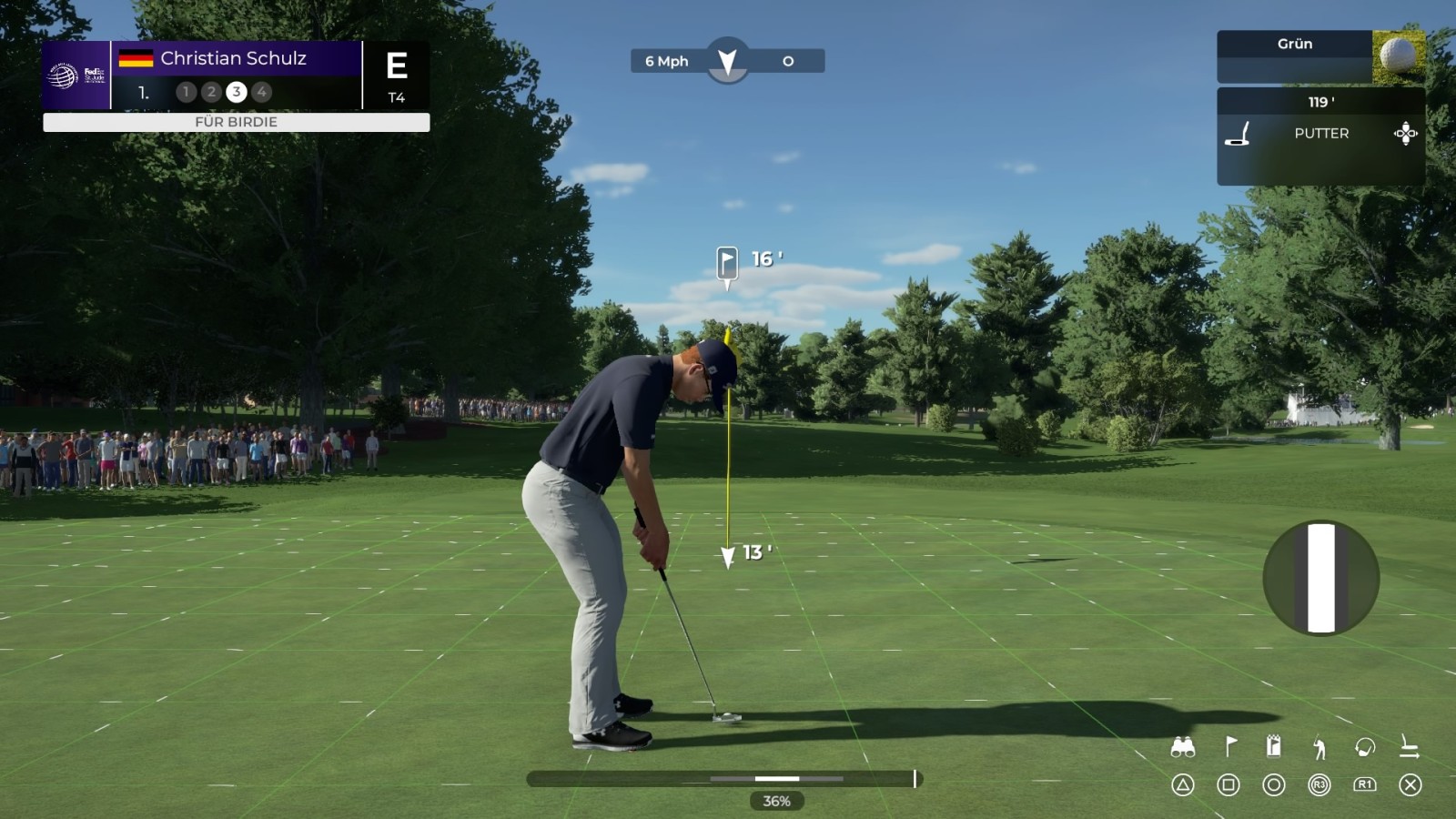Choose the shot type club rotation icon
Viewport: 1456px width, 819px height.
[1365, 748]
